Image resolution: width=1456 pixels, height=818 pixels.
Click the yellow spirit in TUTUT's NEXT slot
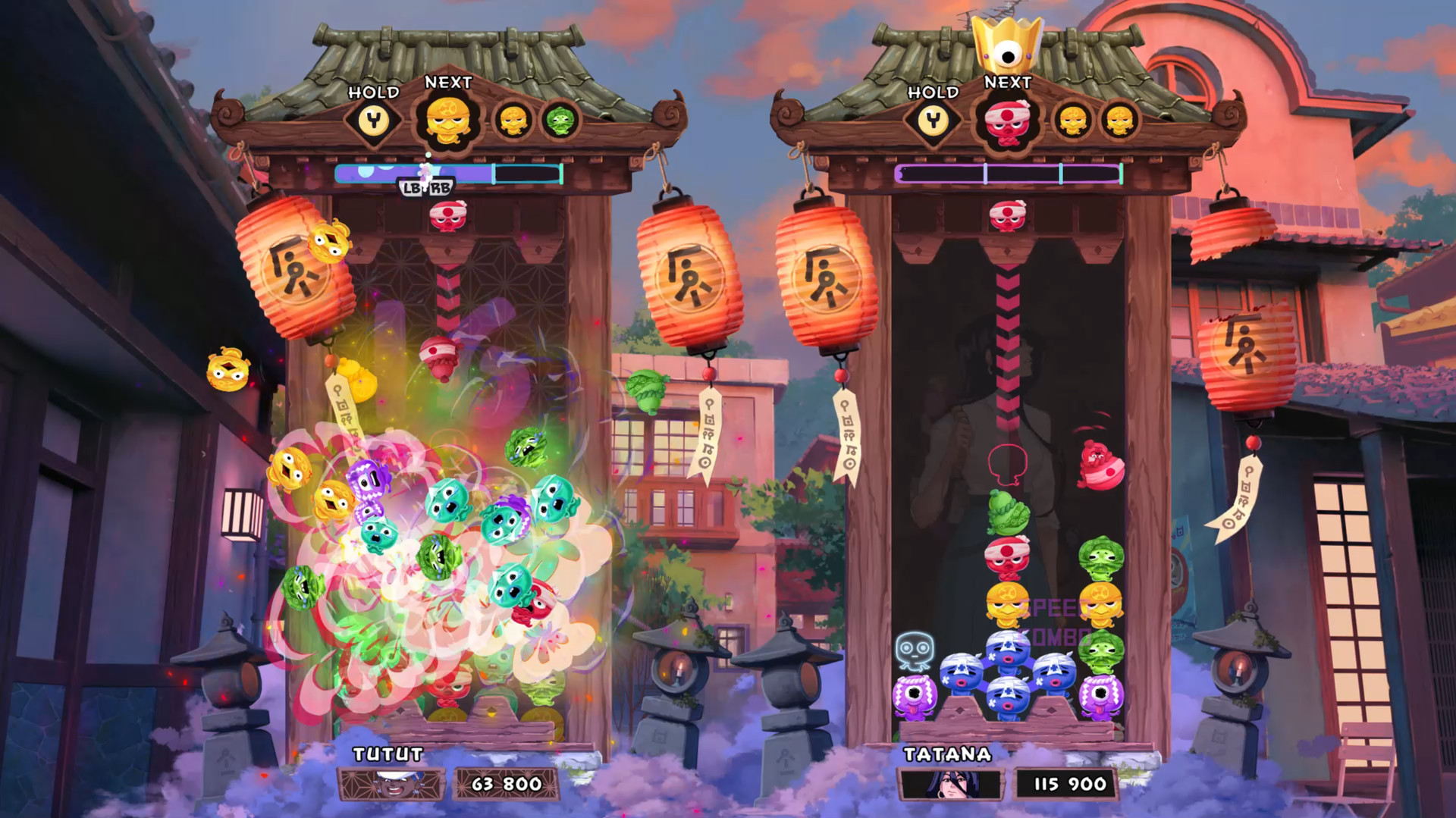click(447, 119)
